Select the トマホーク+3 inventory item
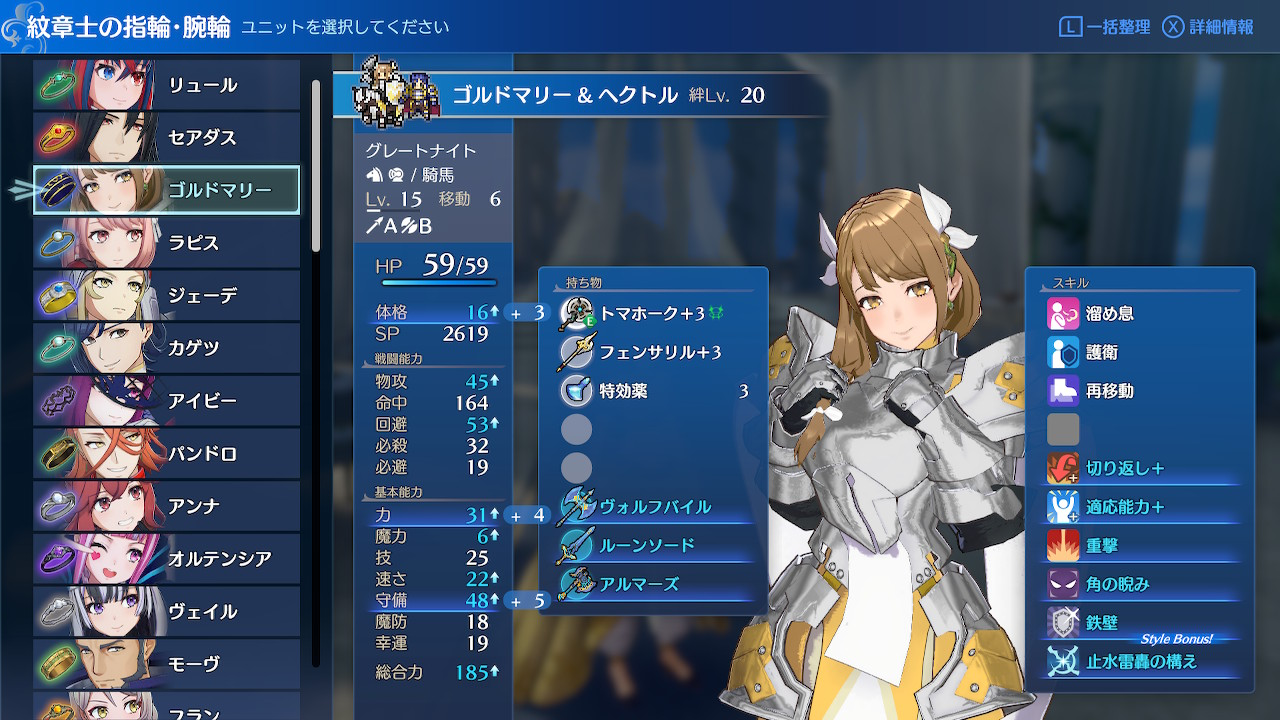1280x720 pixels. [x=654, y=314]
